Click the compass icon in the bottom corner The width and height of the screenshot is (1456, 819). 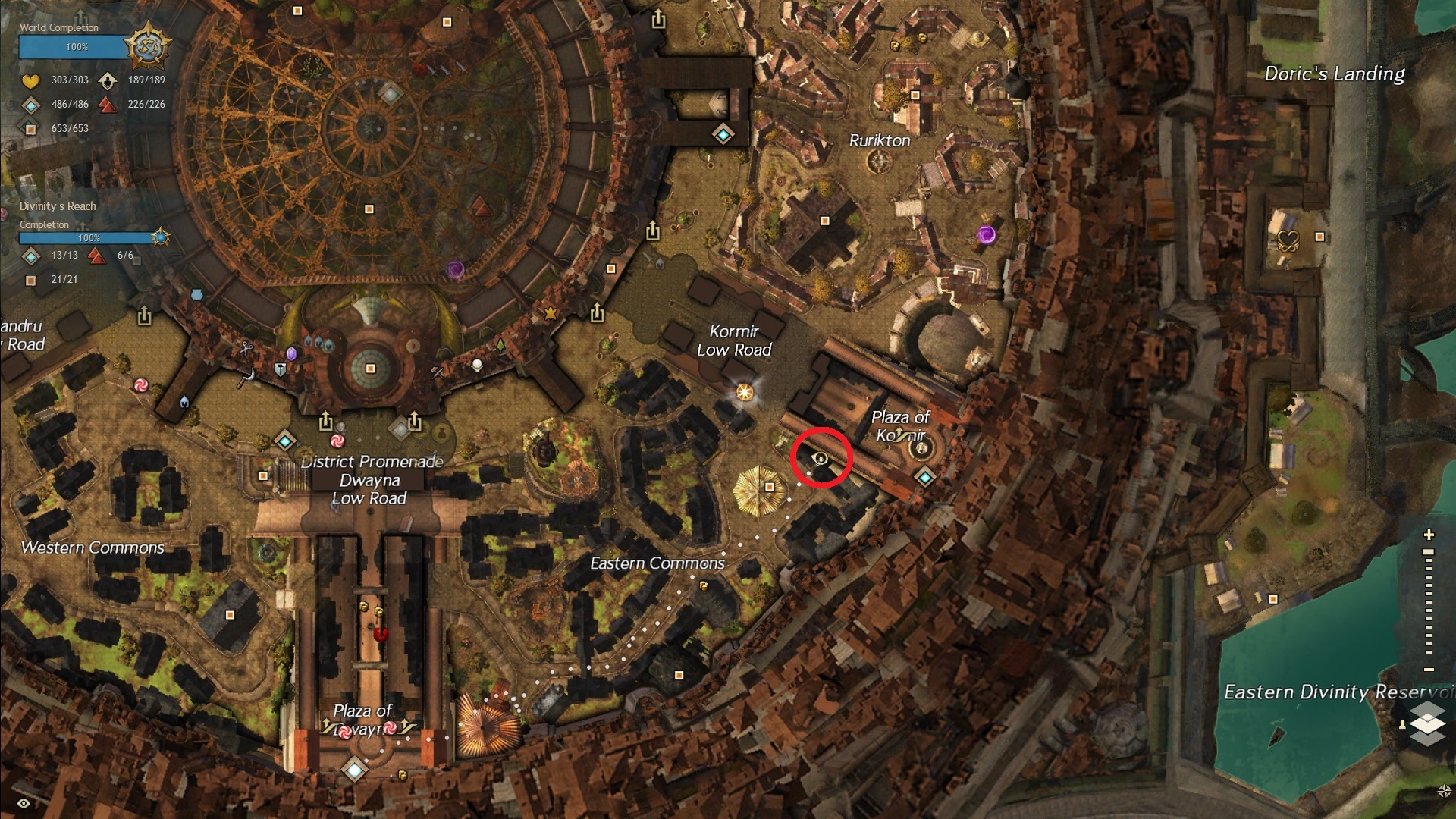tap(1443, 791)
